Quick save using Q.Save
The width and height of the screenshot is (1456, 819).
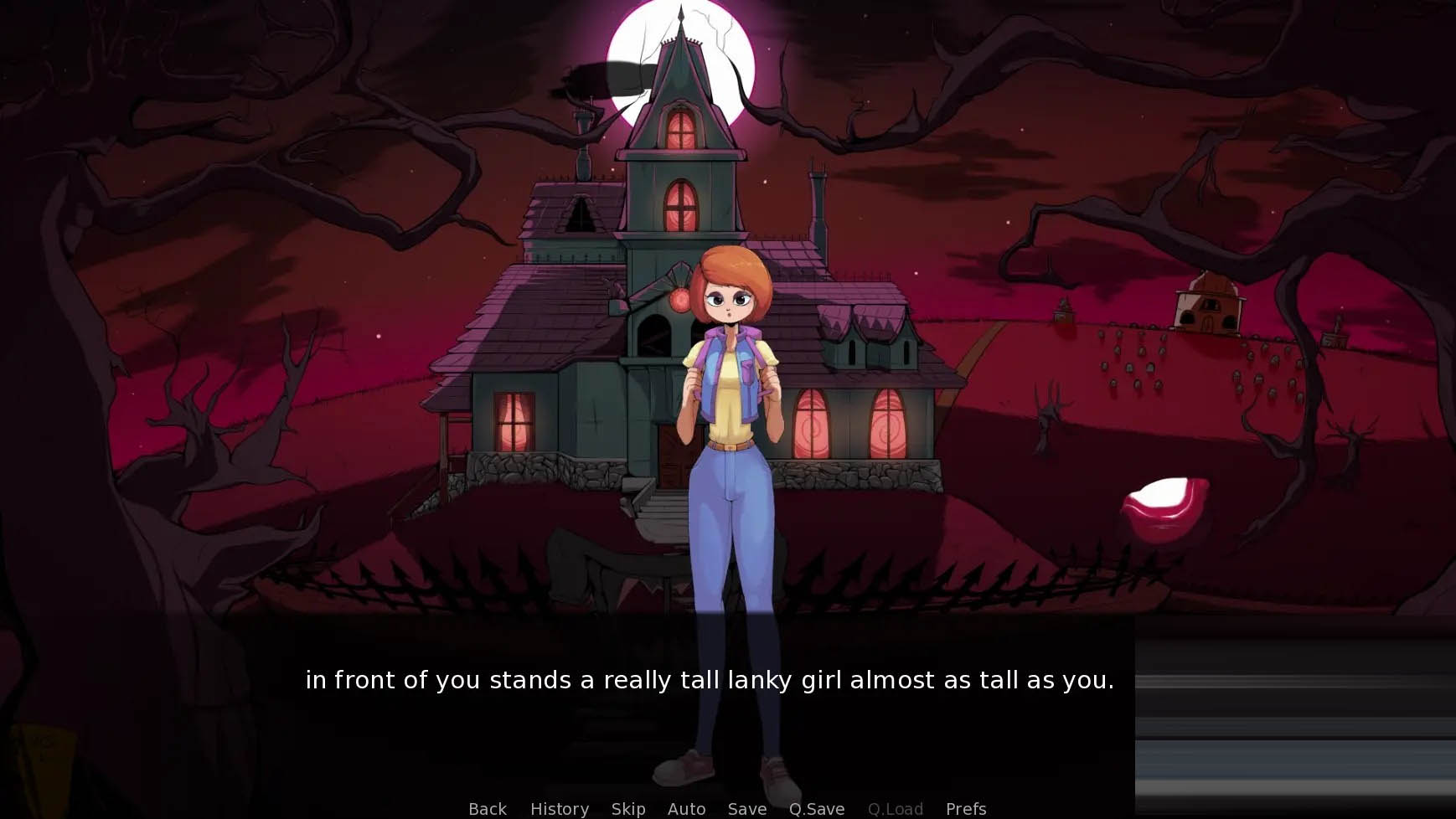point(816,808)
